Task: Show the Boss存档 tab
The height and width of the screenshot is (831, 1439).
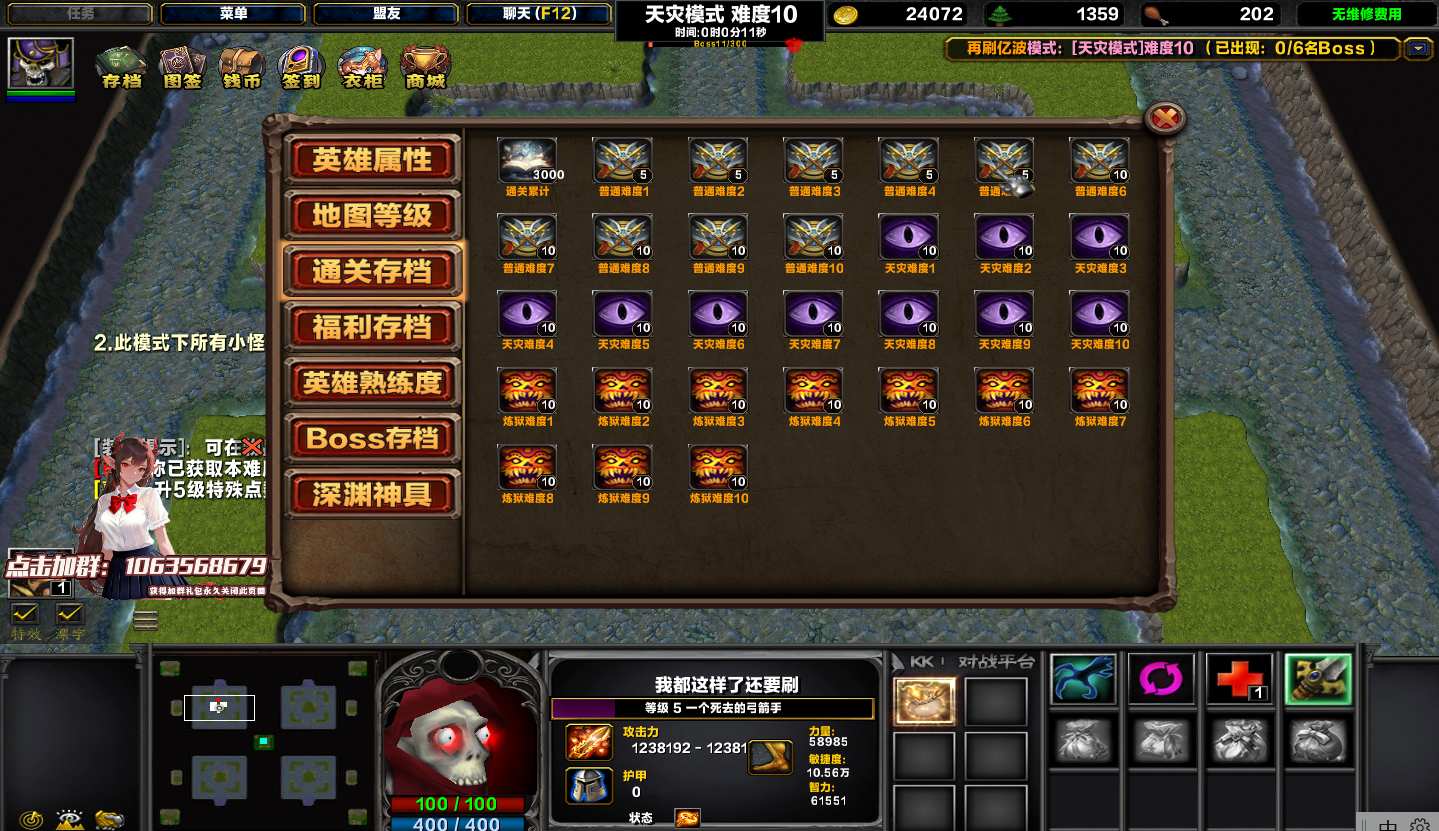Action: [372, 439]
